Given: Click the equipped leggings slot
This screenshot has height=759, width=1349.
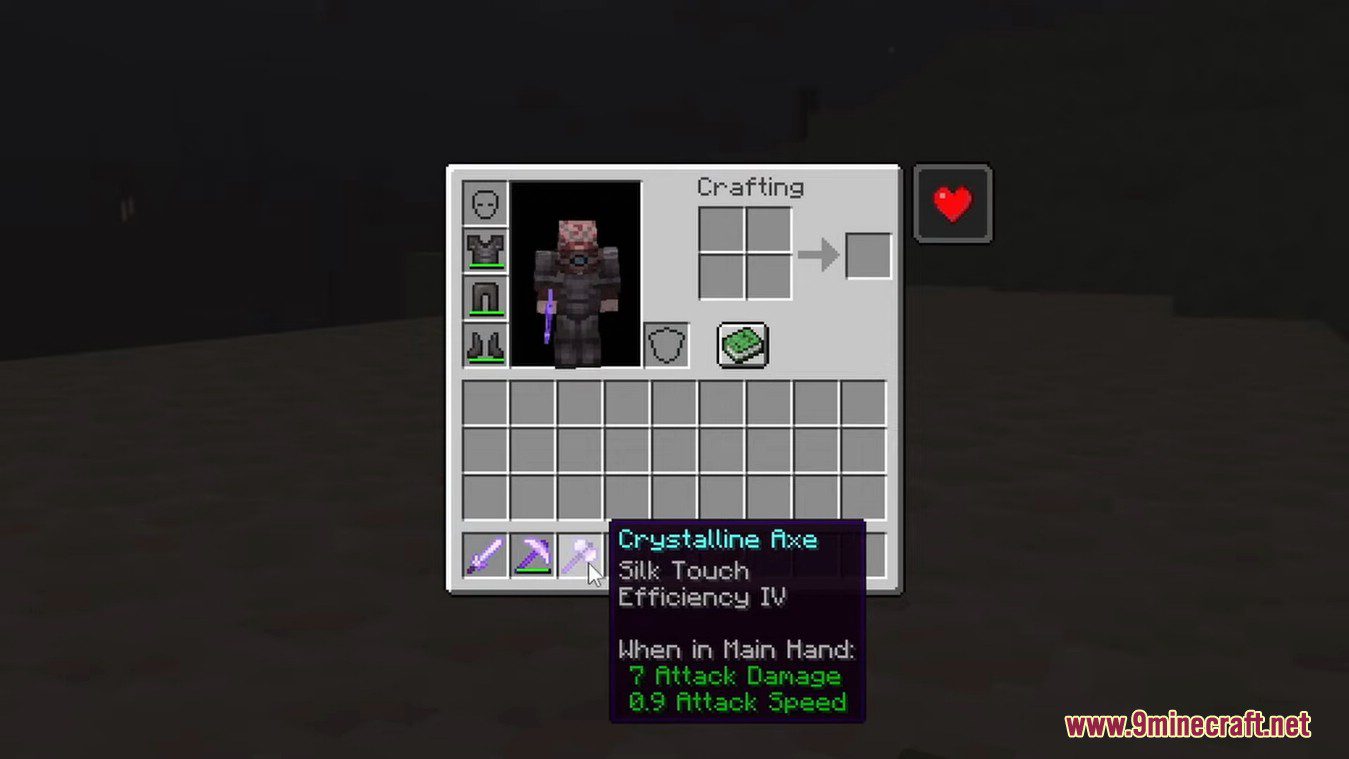Looking at the screenshot, I should click(x=484, y=297).
